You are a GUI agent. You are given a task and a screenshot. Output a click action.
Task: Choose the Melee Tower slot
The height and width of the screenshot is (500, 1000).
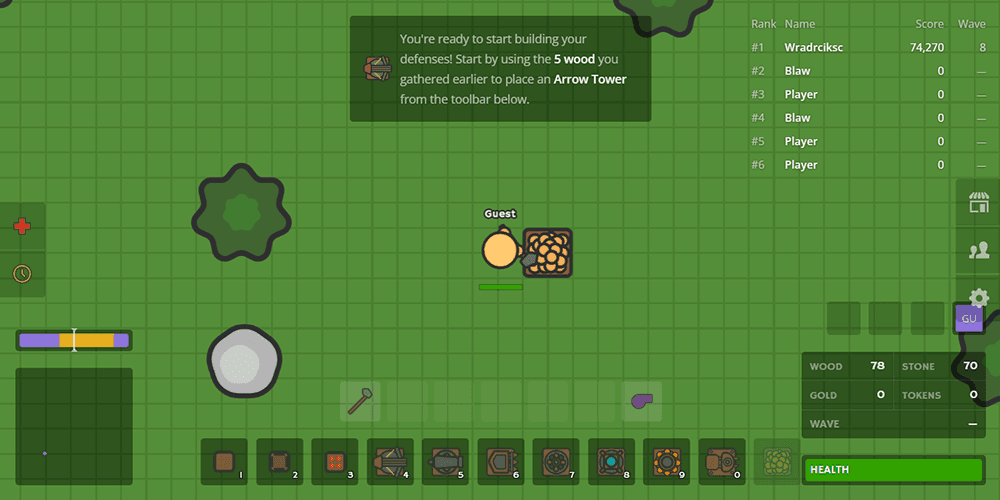click(500, 461)
